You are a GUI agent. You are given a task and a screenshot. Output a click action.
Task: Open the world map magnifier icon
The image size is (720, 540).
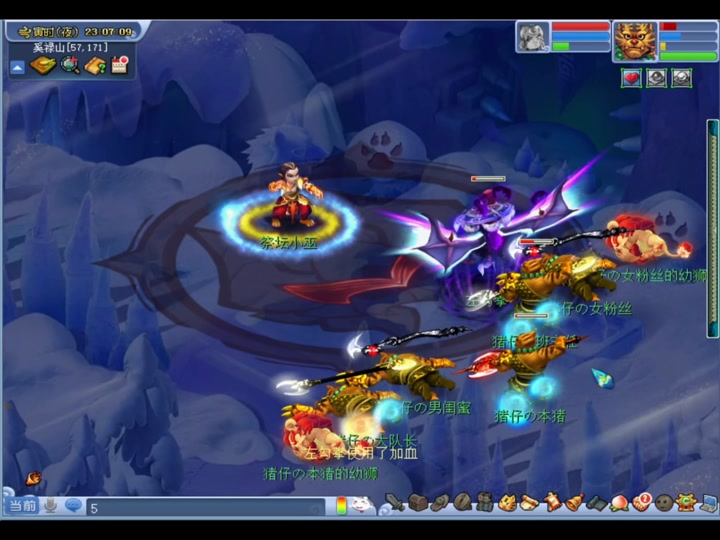[x=69, y=66]
